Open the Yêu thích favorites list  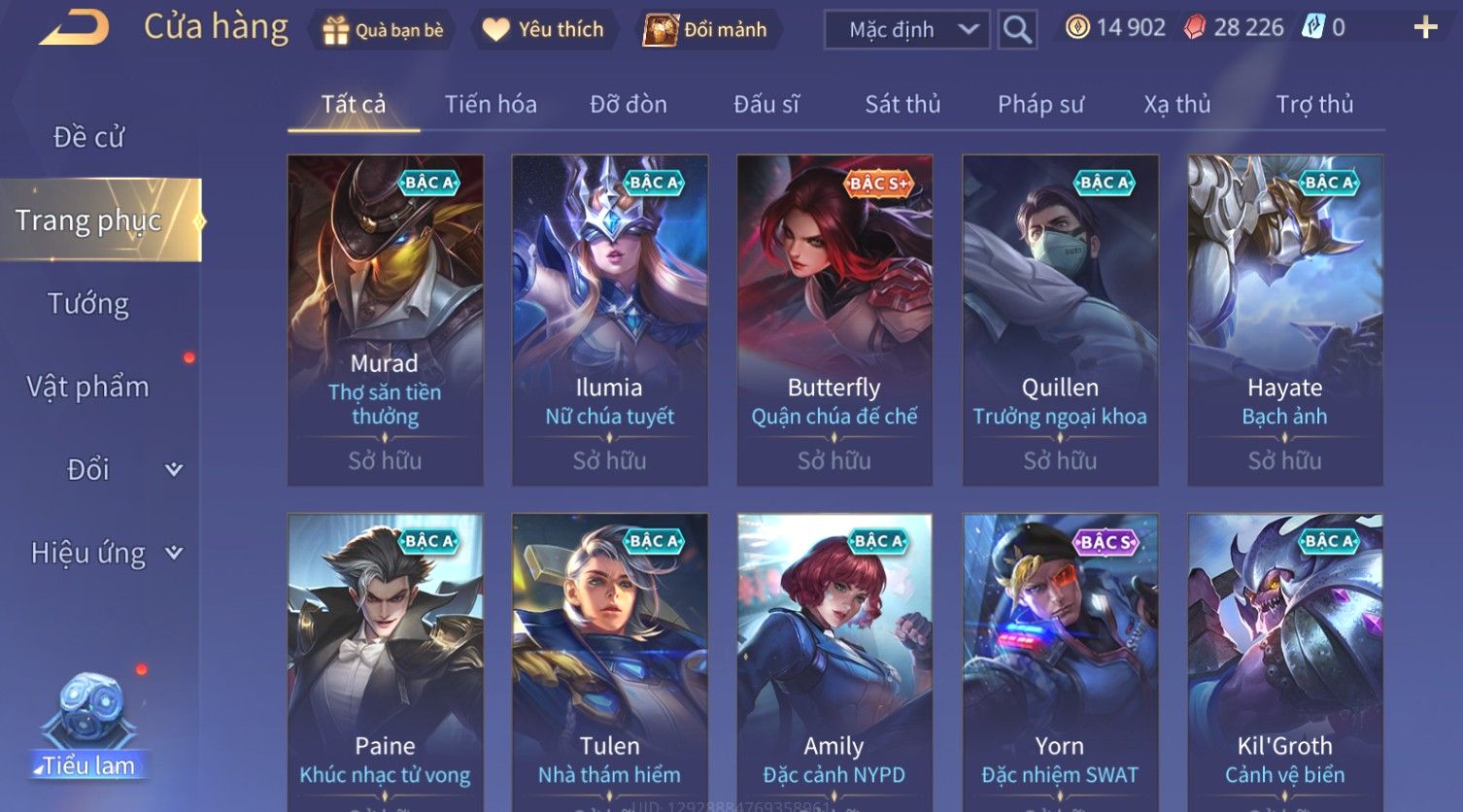click(x=545, y=30)
